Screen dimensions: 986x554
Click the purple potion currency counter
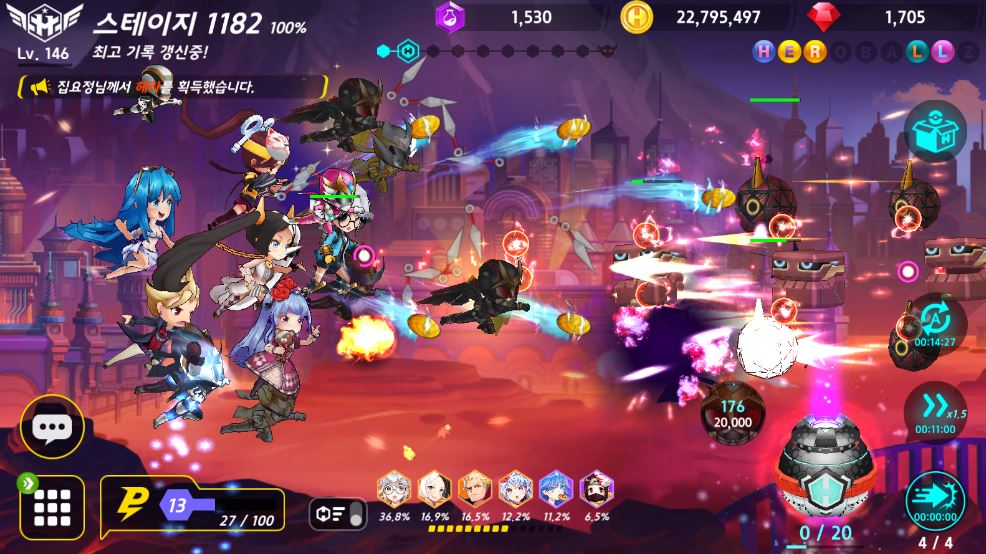pyautogui.click(x=518, y=17)
